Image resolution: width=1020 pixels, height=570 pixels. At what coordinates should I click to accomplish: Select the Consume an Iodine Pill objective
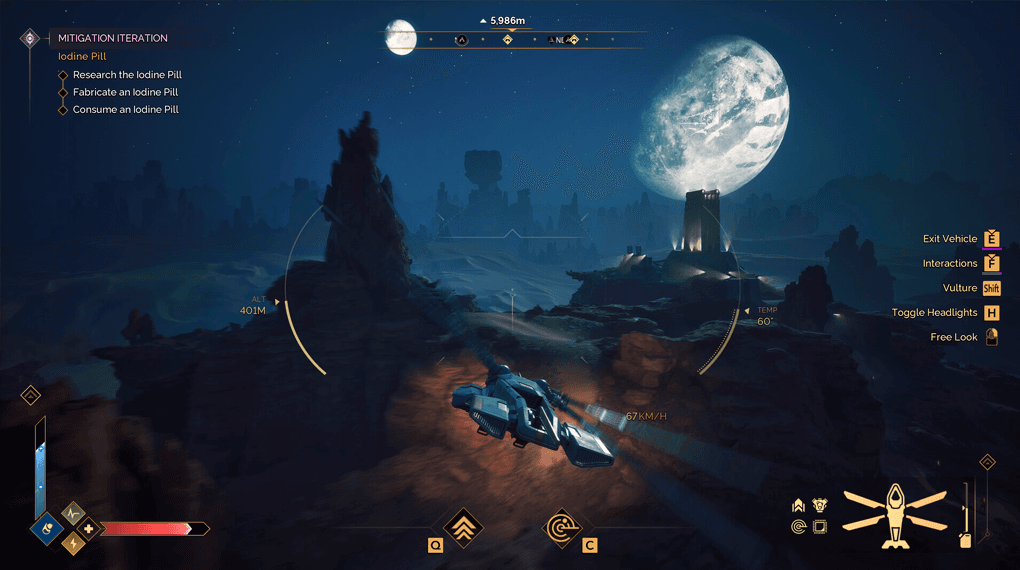point(125,109)
